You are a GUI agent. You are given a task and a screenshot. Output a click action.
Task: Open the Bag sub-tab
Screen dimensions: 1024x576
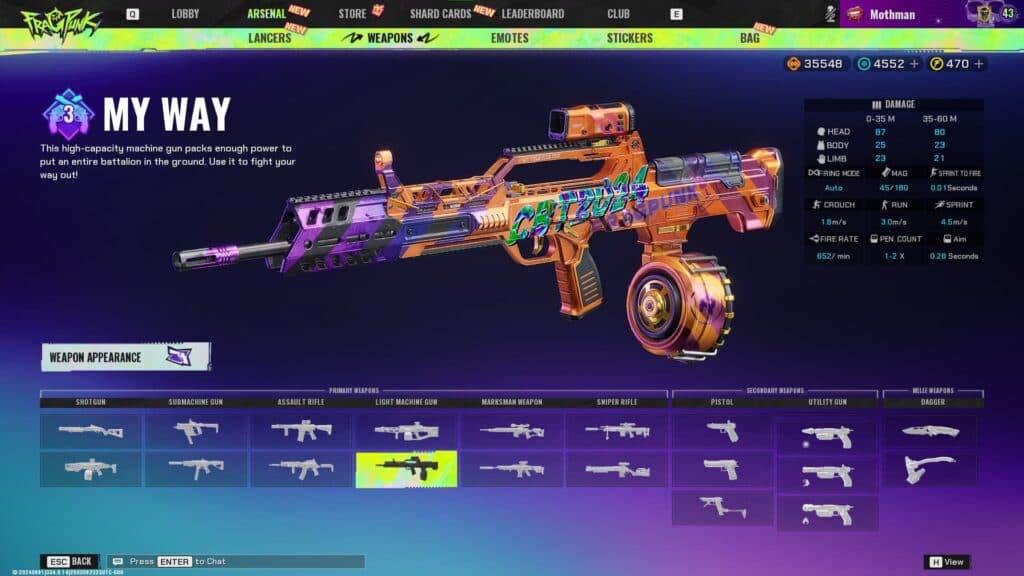pyautogui.click(x=749, y=38)
